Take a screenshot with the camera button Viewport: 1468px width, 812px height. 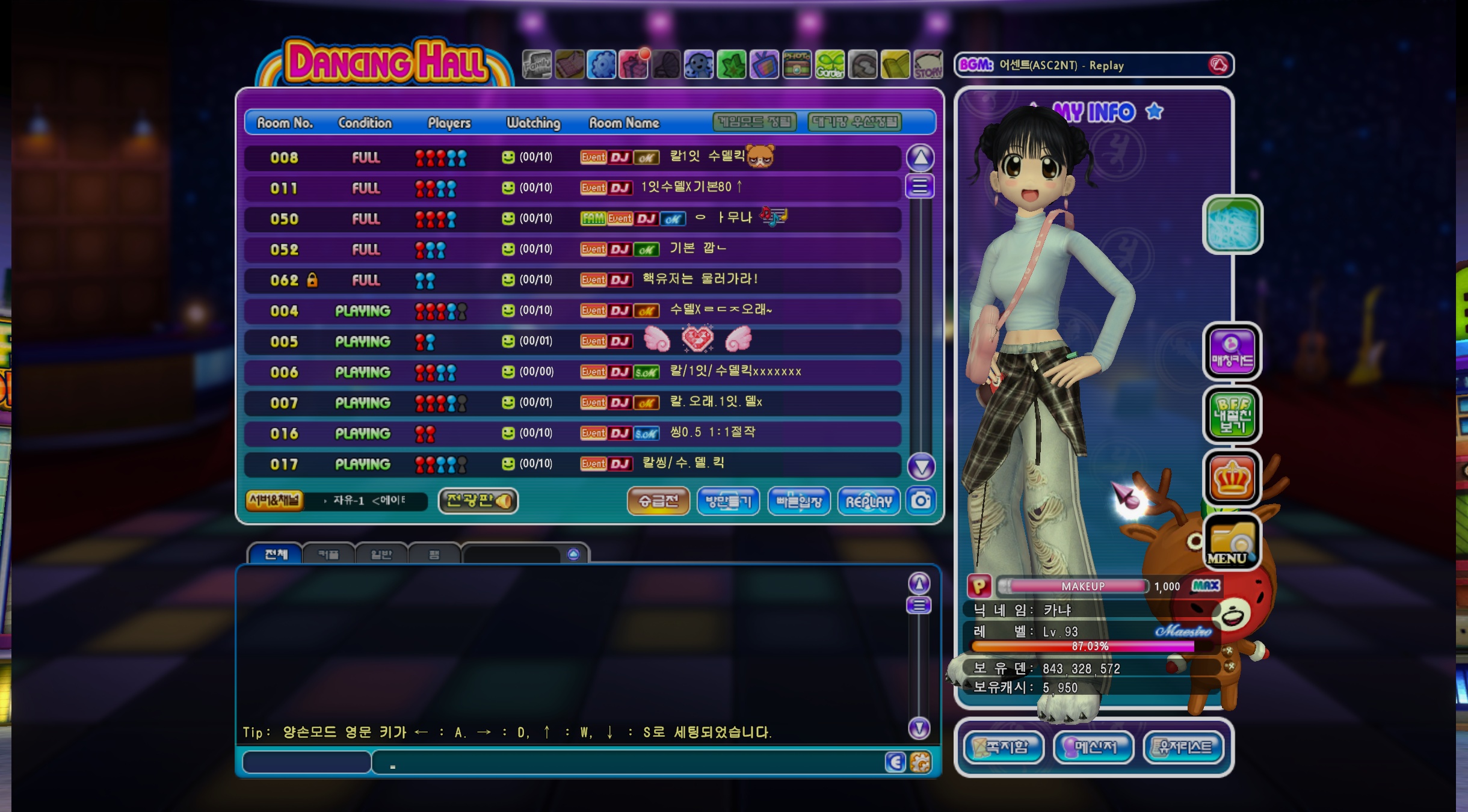921,500
